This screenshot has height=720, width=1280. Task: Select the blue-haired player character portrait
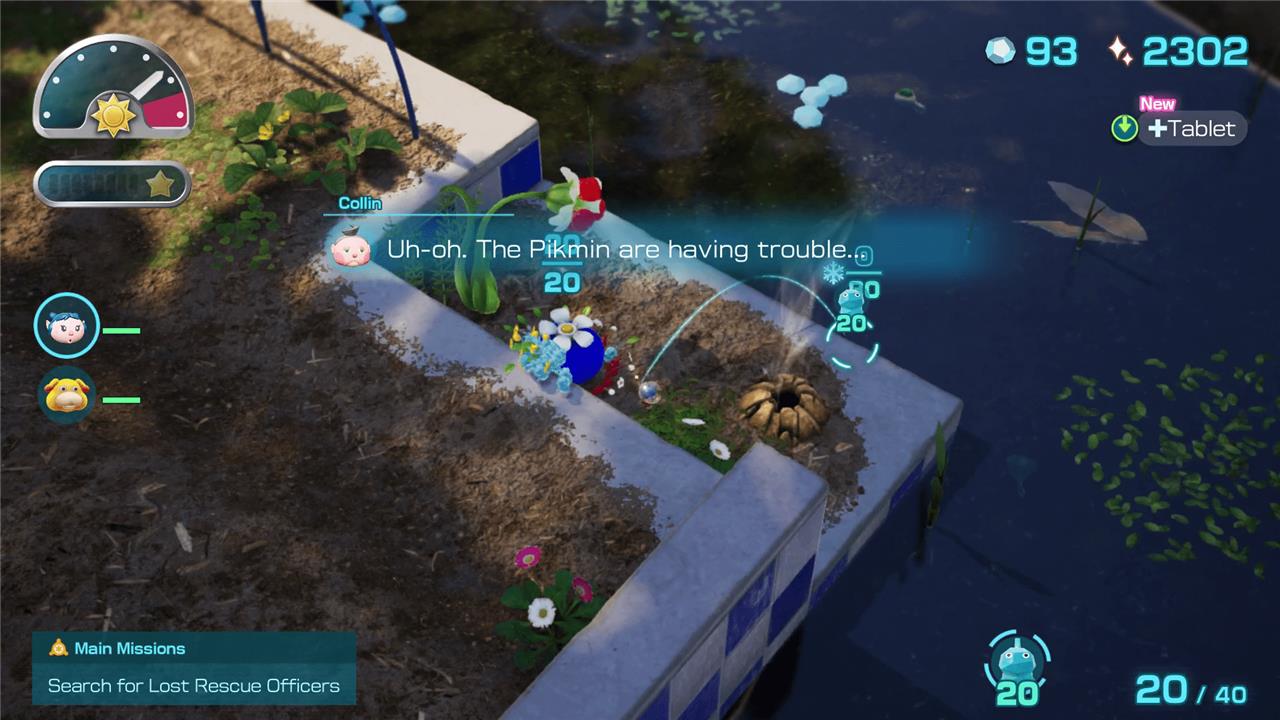67,325
